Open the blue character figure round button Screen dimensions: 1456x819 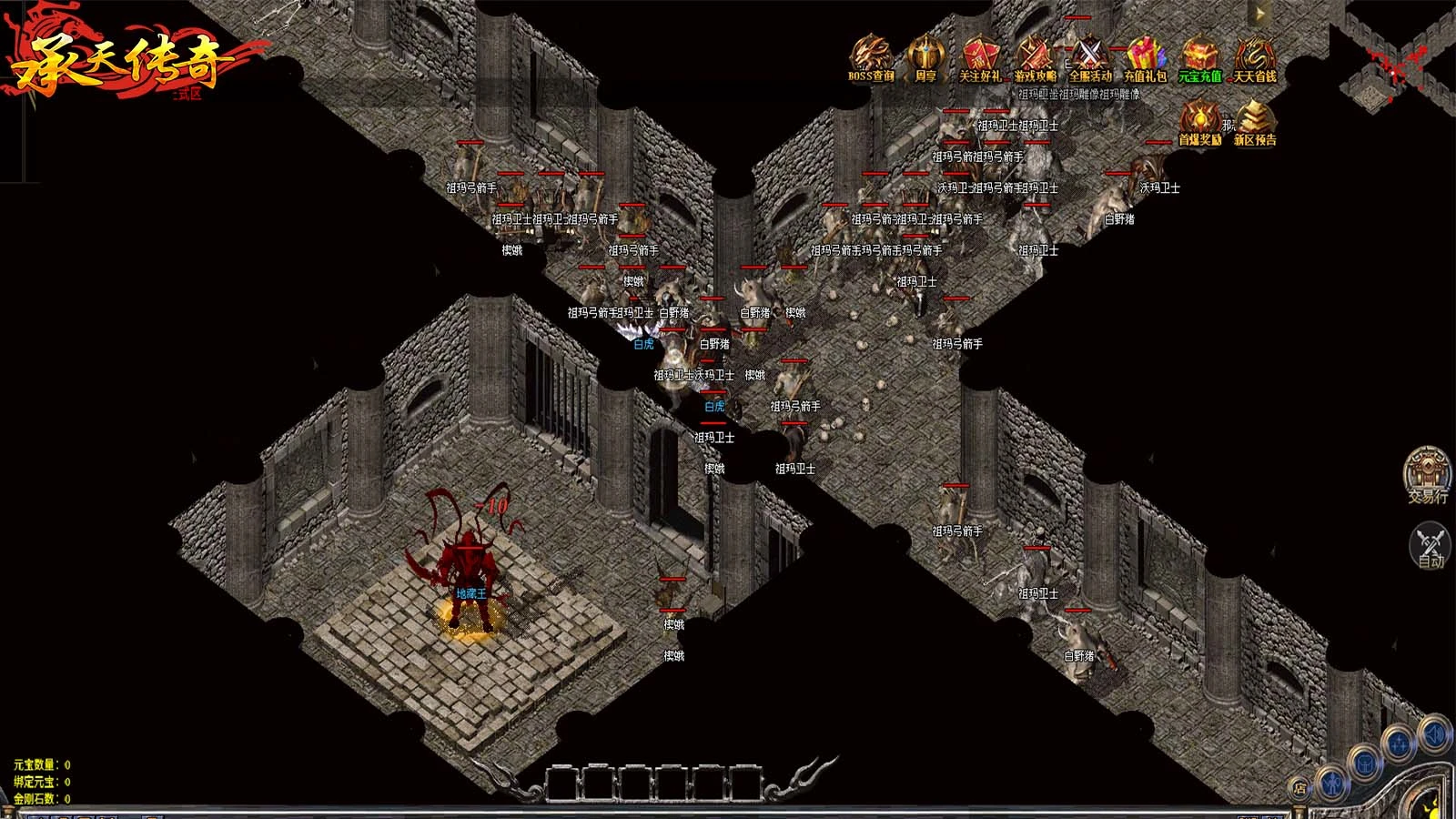(1331, 782)
